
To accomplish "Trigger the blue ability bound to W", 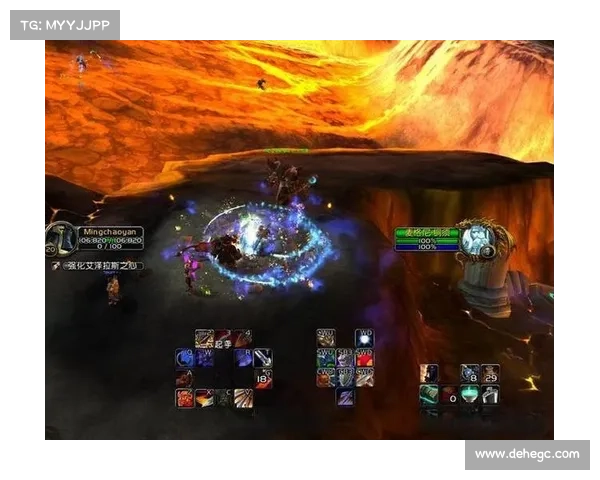I will pyautogui.click(x=205, y=357).
